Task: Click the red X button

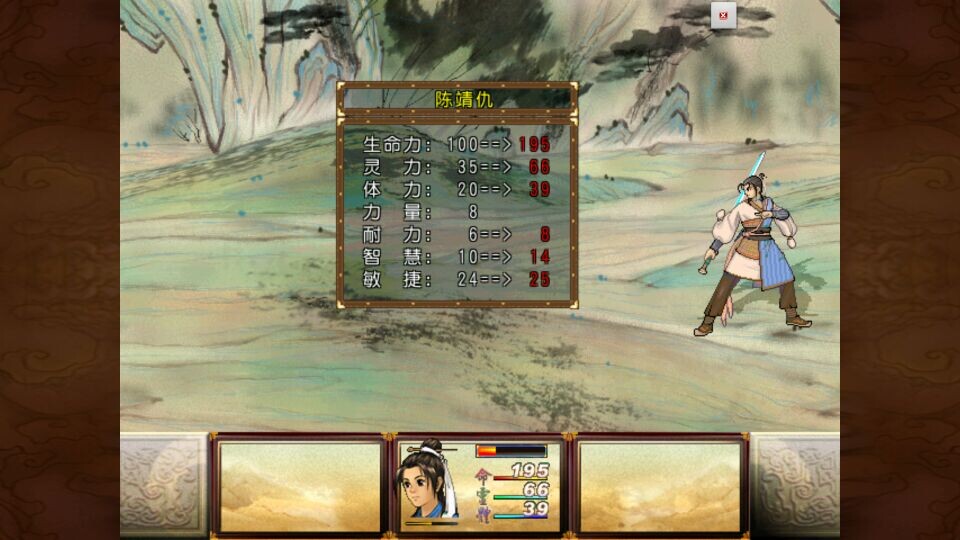Action: point(723,16)
